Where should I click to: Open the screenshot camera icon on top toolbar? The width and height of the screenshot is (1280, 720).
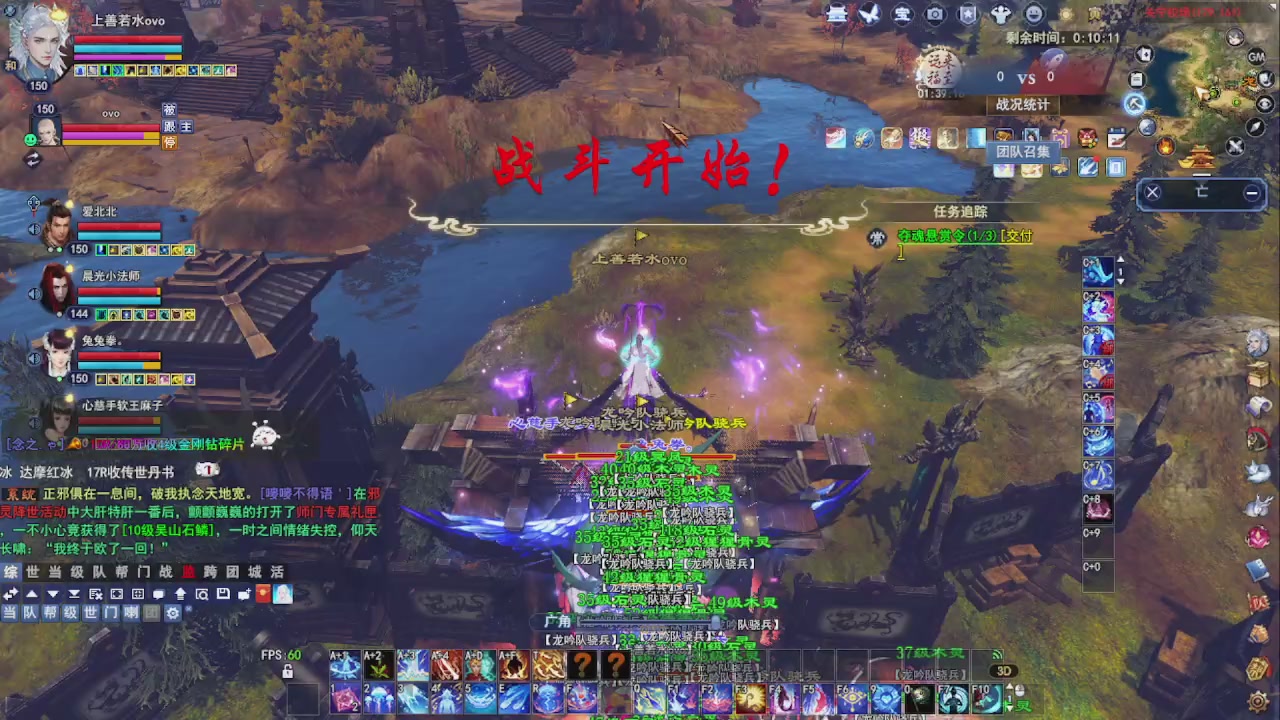[x=935, y=13]
